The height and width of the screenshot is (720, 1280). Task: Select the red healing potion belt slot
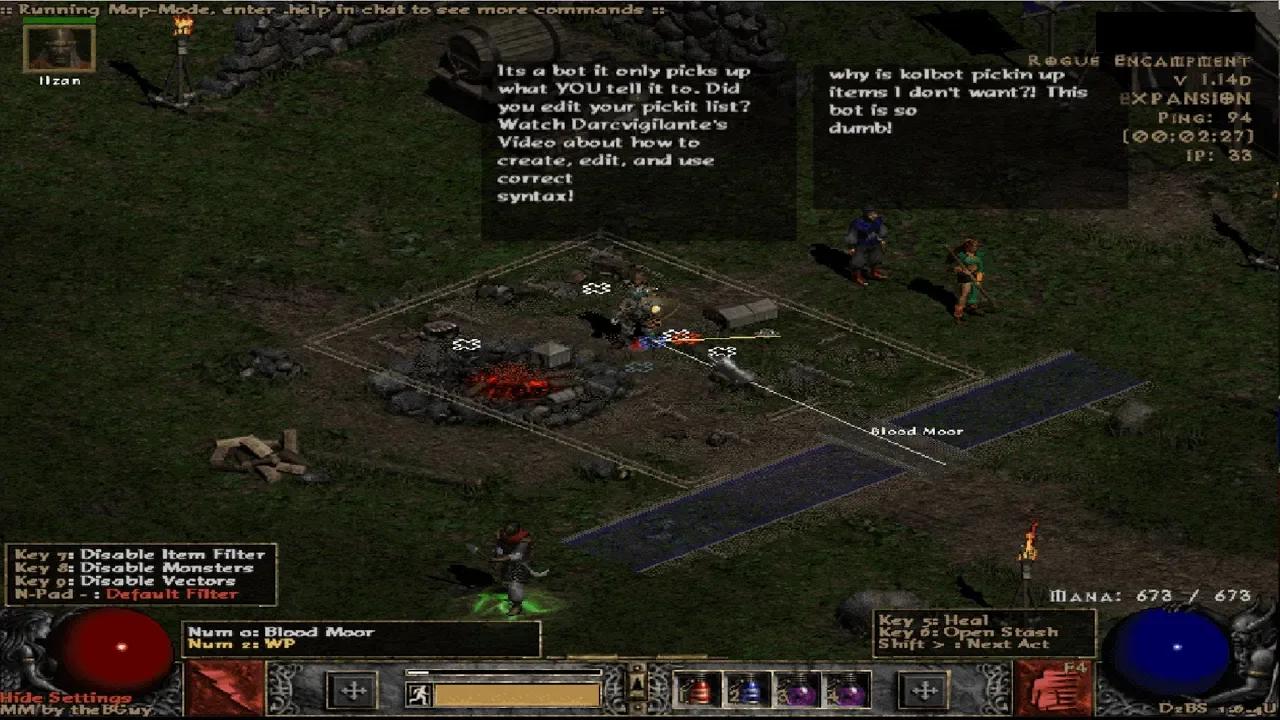696,690
